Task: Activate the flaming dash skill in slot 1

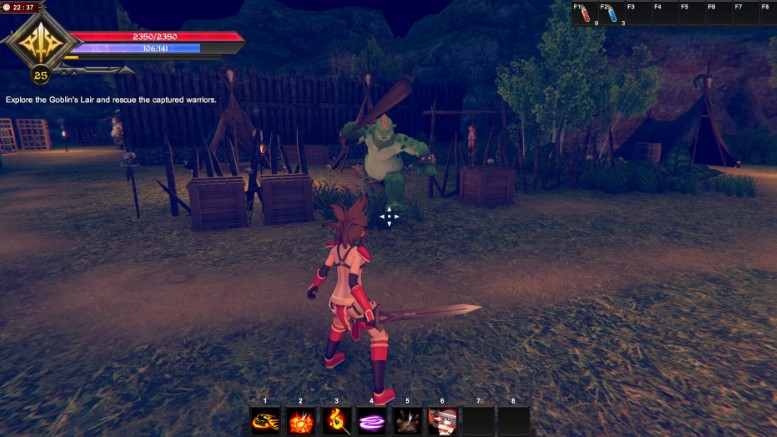Action: click(x=265, y=421)
